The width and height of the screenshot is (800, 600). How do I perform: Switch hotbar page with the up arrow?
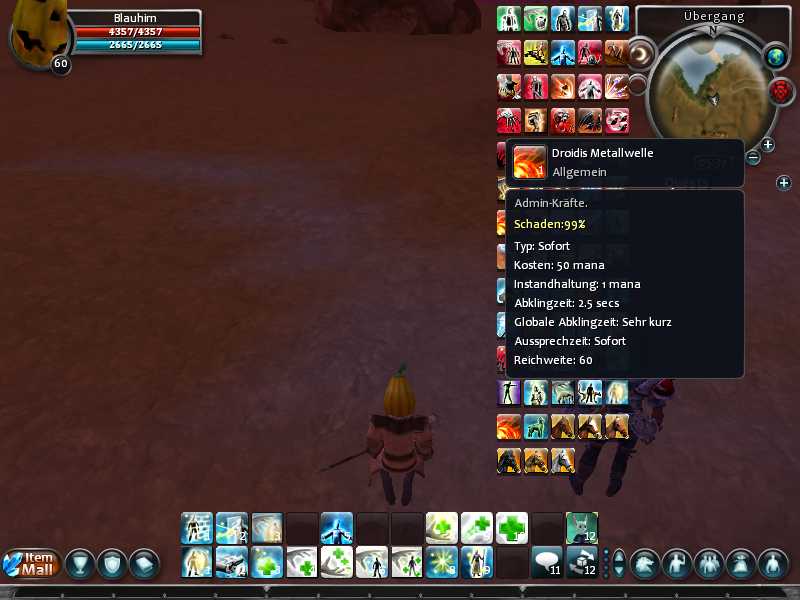(x=618, y=555)
